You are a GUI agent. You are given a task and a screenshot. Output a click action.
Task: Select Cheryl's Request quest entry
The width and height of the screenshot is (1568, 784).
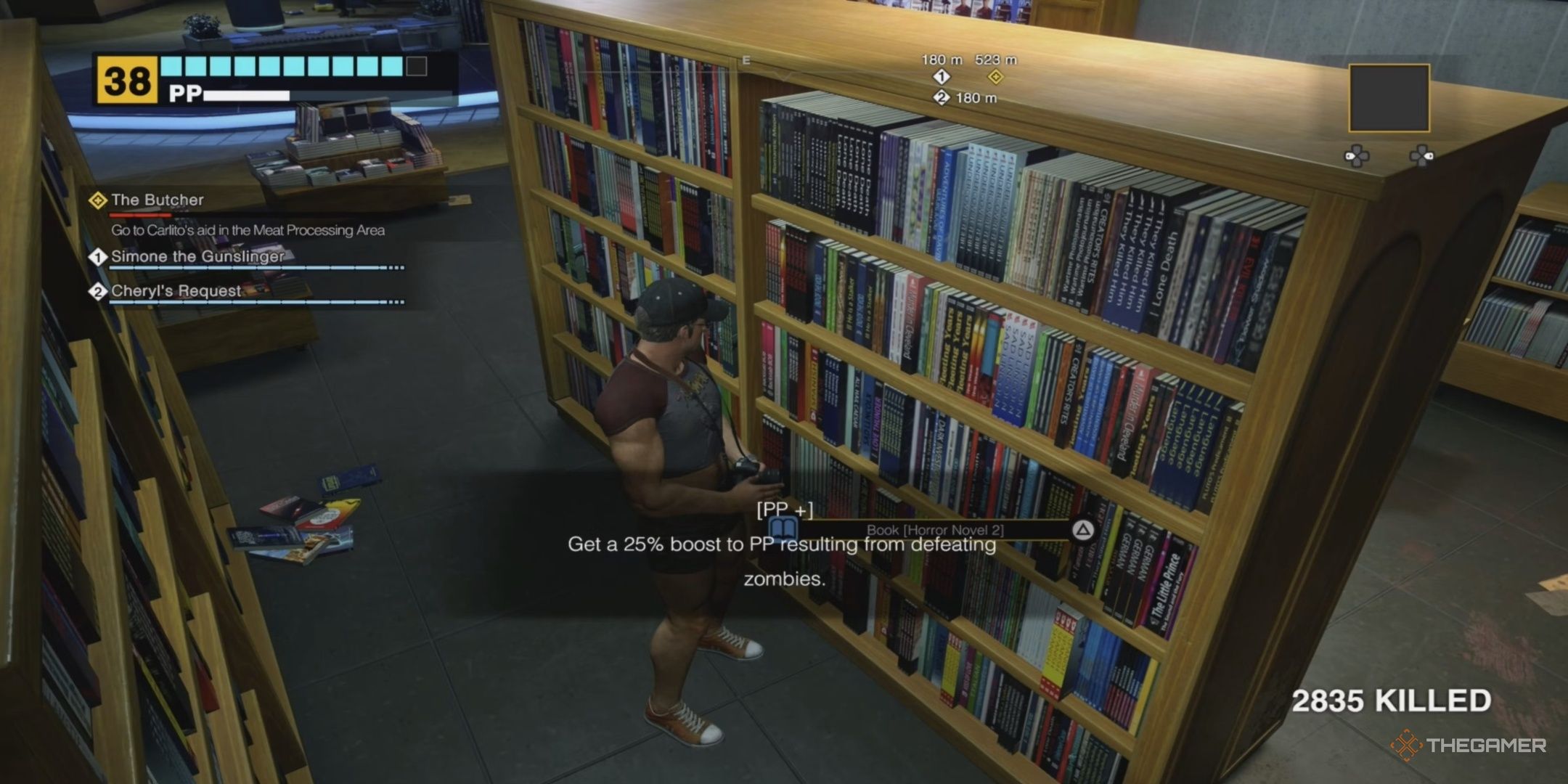(176, 291)
